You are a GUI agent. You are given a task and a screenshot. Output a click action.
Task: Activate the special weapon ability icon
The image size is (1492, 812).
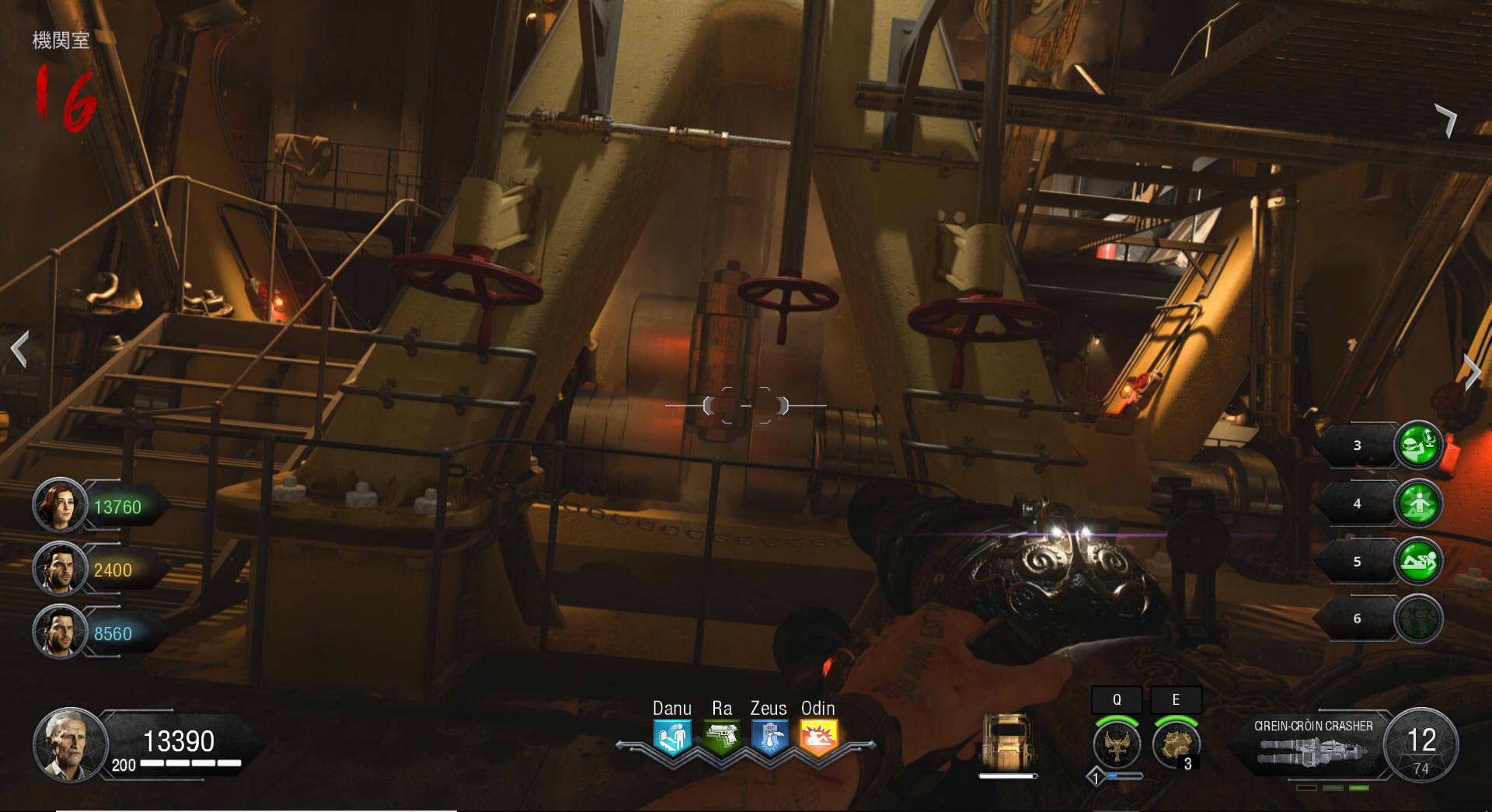[x=1117, y=744]
